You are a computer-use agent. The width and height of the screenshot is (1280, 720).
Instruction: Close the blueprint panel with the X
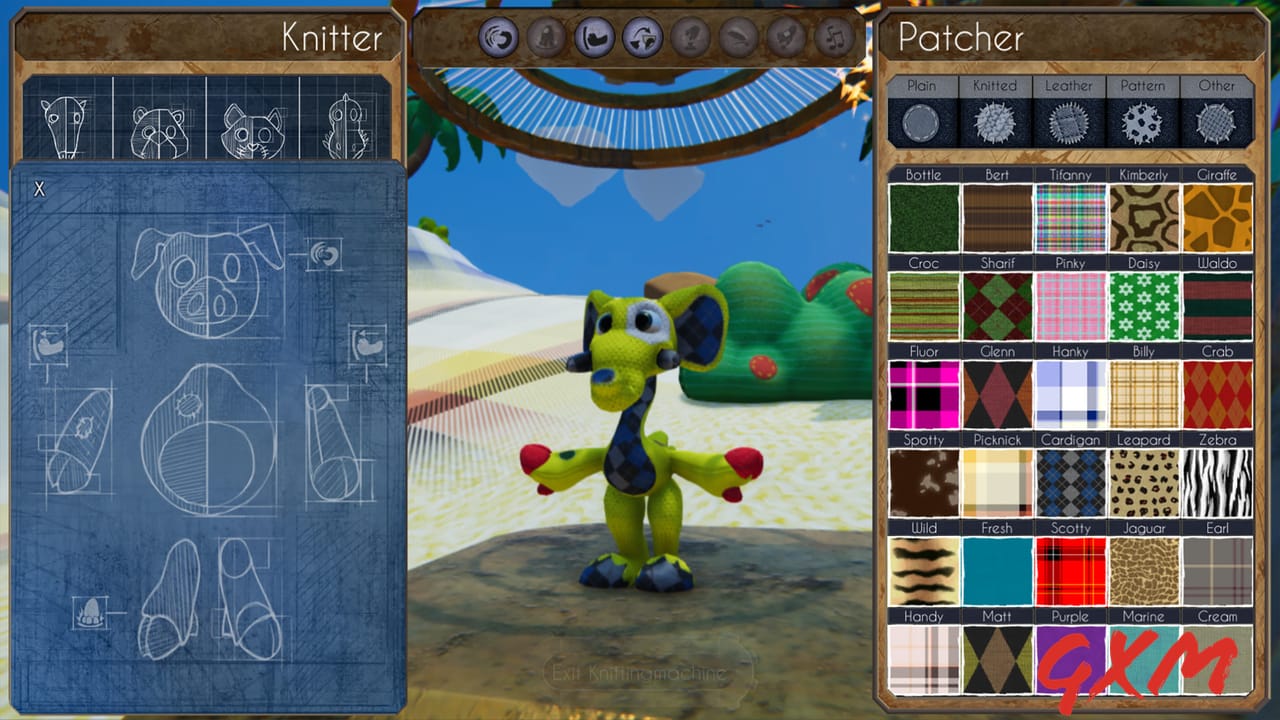coord(41,188)
